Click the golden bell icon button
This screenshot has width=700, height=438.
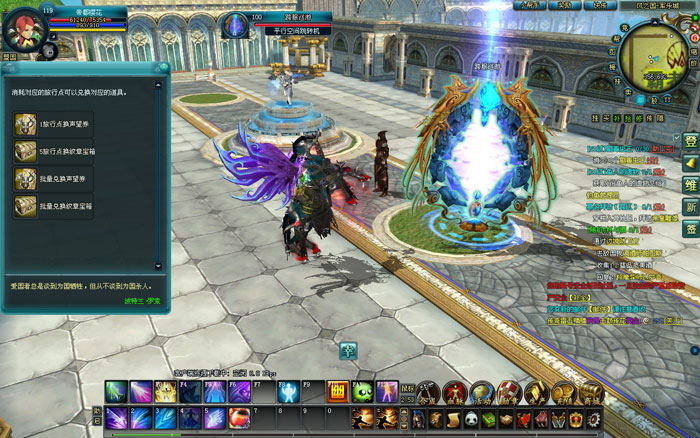[x=690, y=163]
